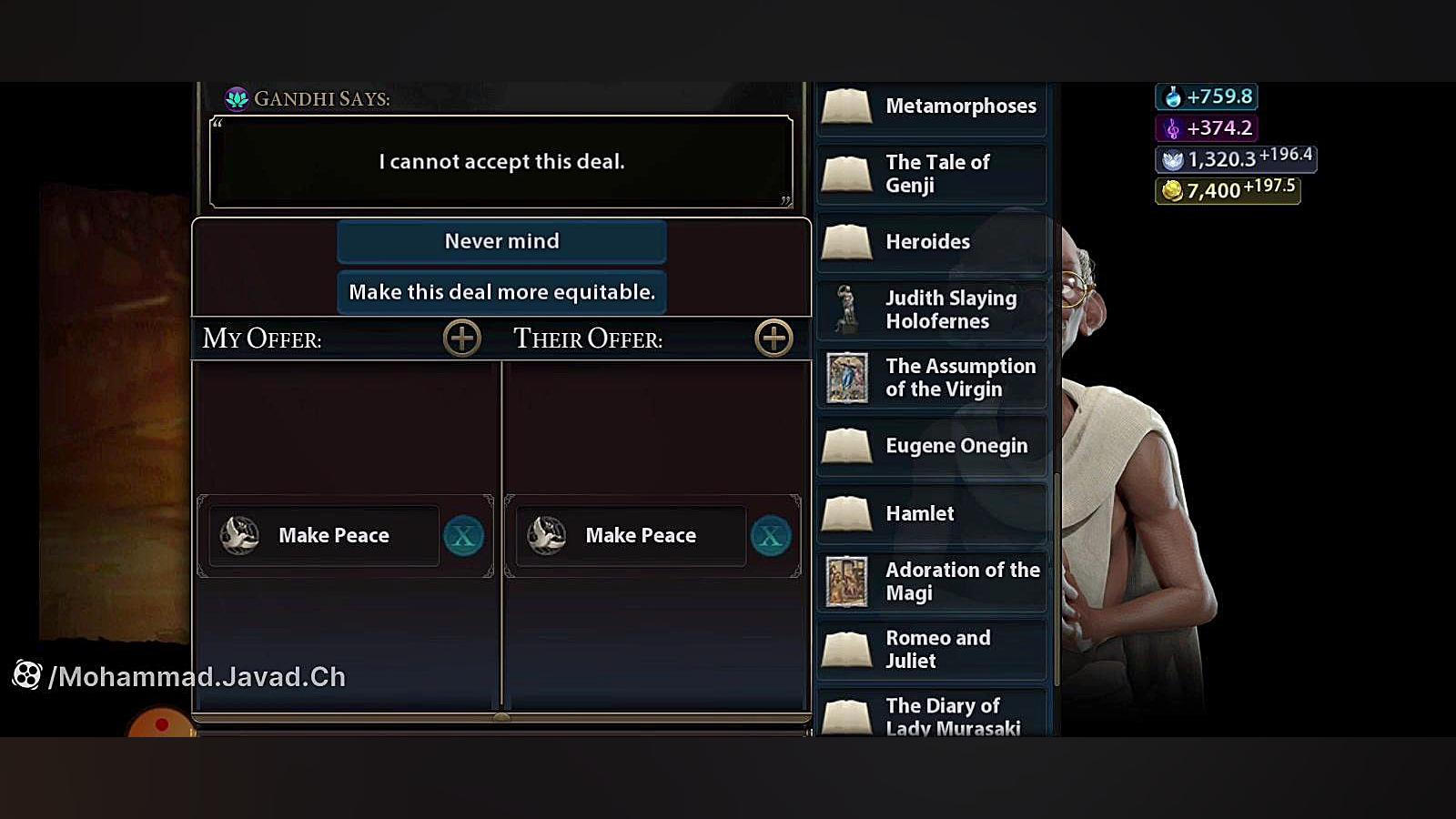Choose the Never mind reply
This screenshot has height=819, width=1456.
(x=501, y=241)
